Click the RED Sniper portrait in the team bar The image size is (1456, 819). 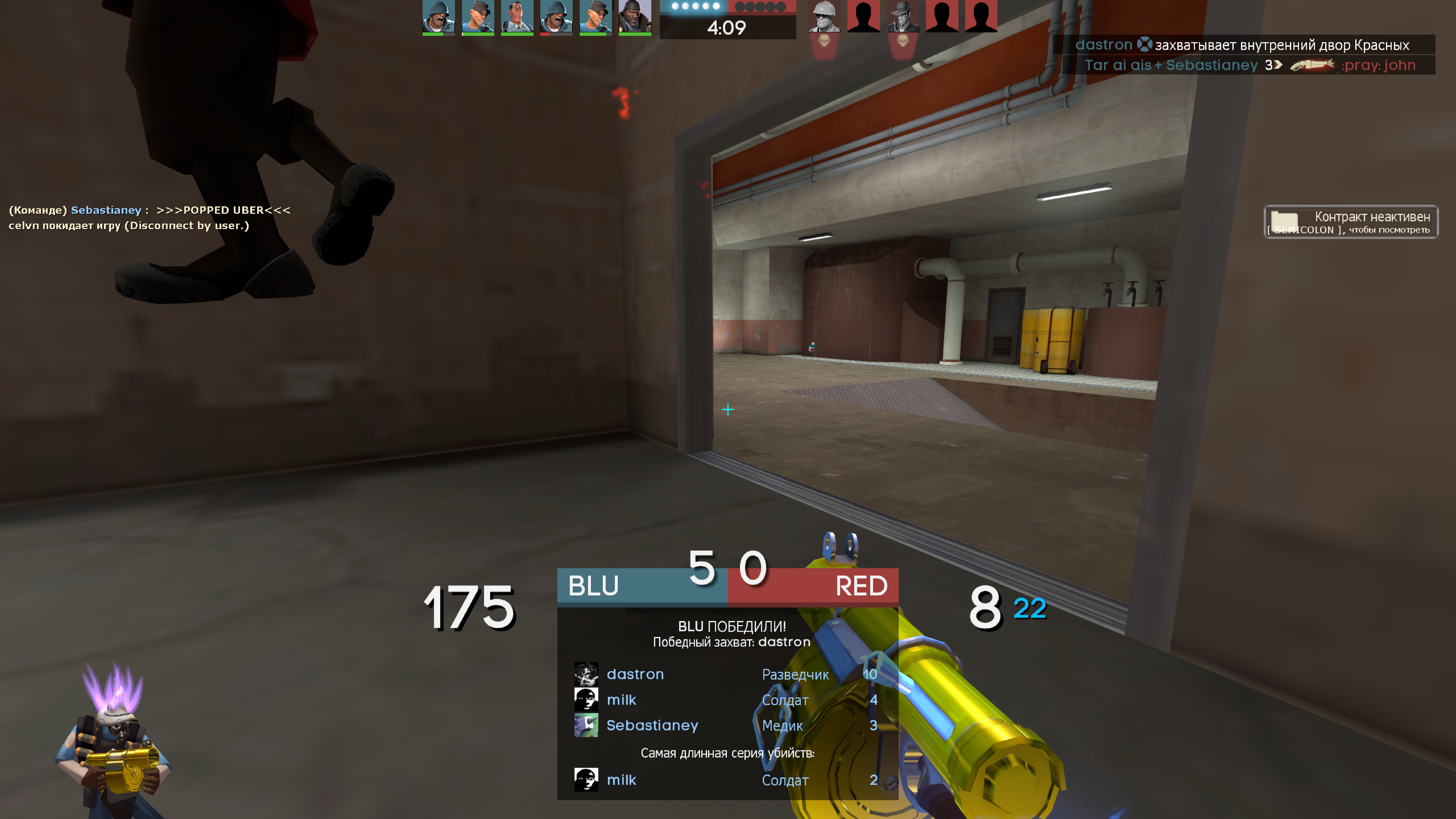tap(902, 17)
